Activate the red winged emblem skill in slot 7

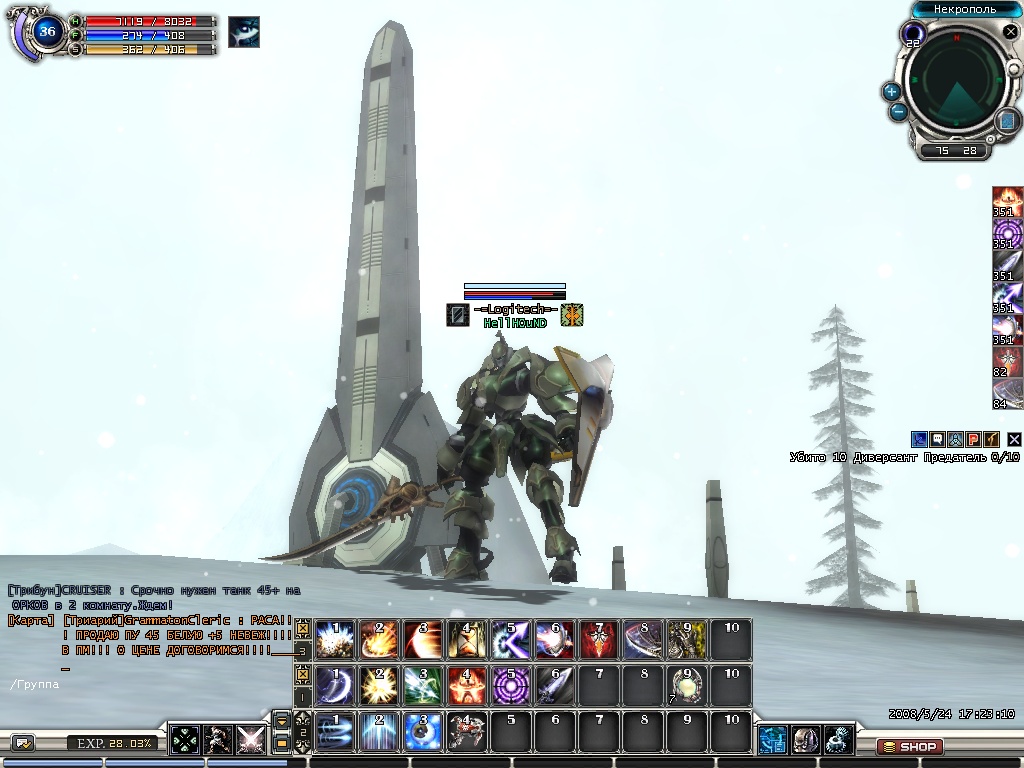point(599,640)
